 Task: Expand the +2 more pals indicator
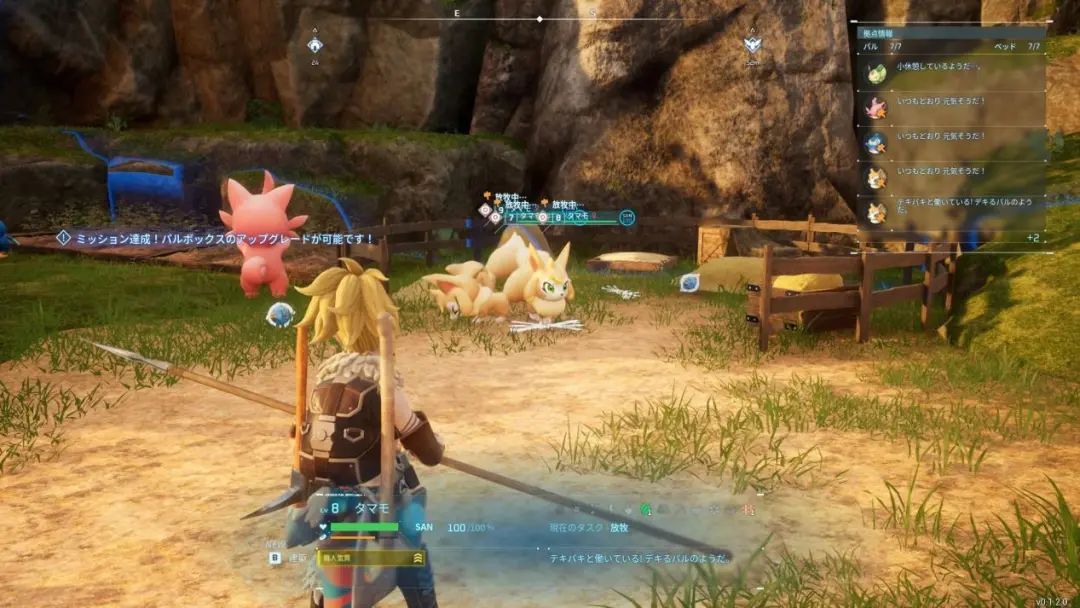point(1033,238)
